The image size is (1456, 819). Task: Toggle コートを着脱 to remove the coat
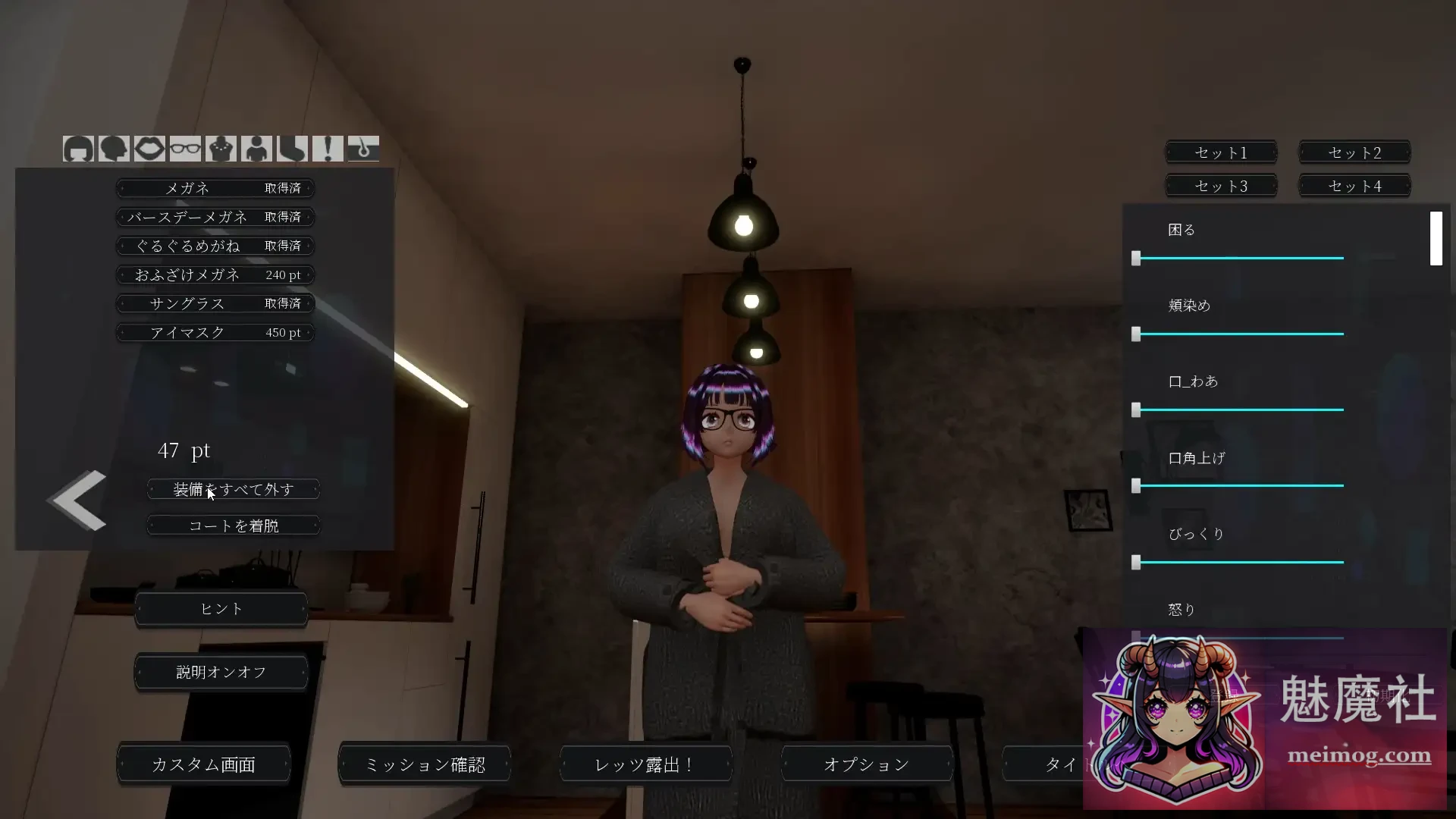click(233, 525)
